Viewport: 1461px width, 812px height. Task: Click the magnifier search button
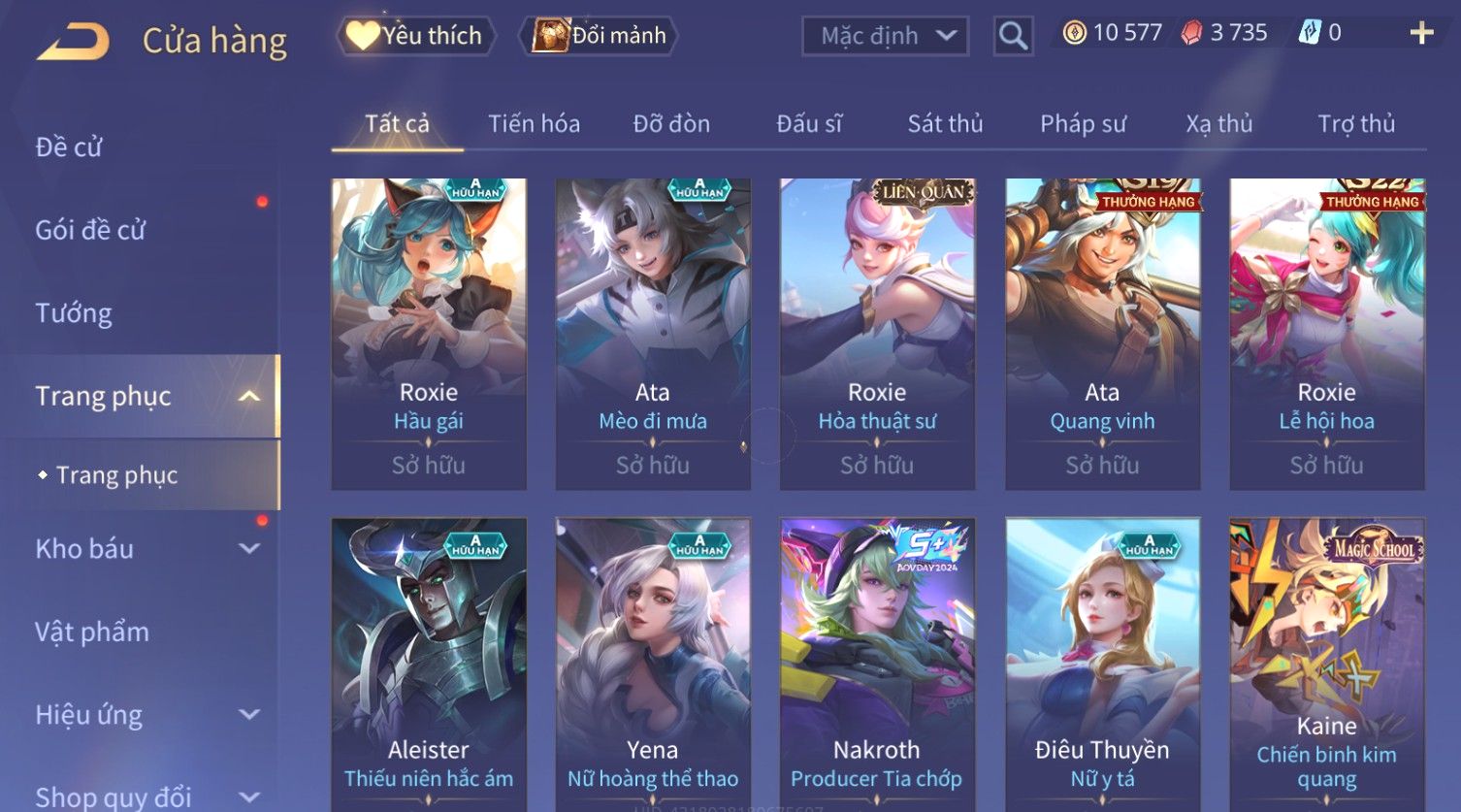point(1013,36)
